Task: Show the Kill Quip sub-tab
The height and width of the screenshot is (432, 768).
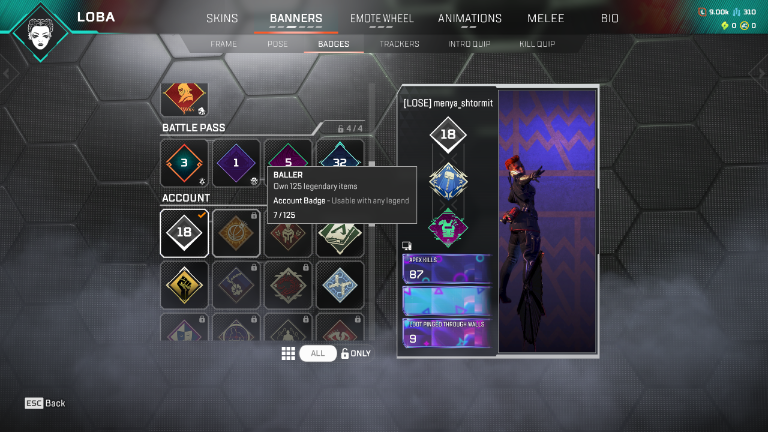Action: pos(537,44)
